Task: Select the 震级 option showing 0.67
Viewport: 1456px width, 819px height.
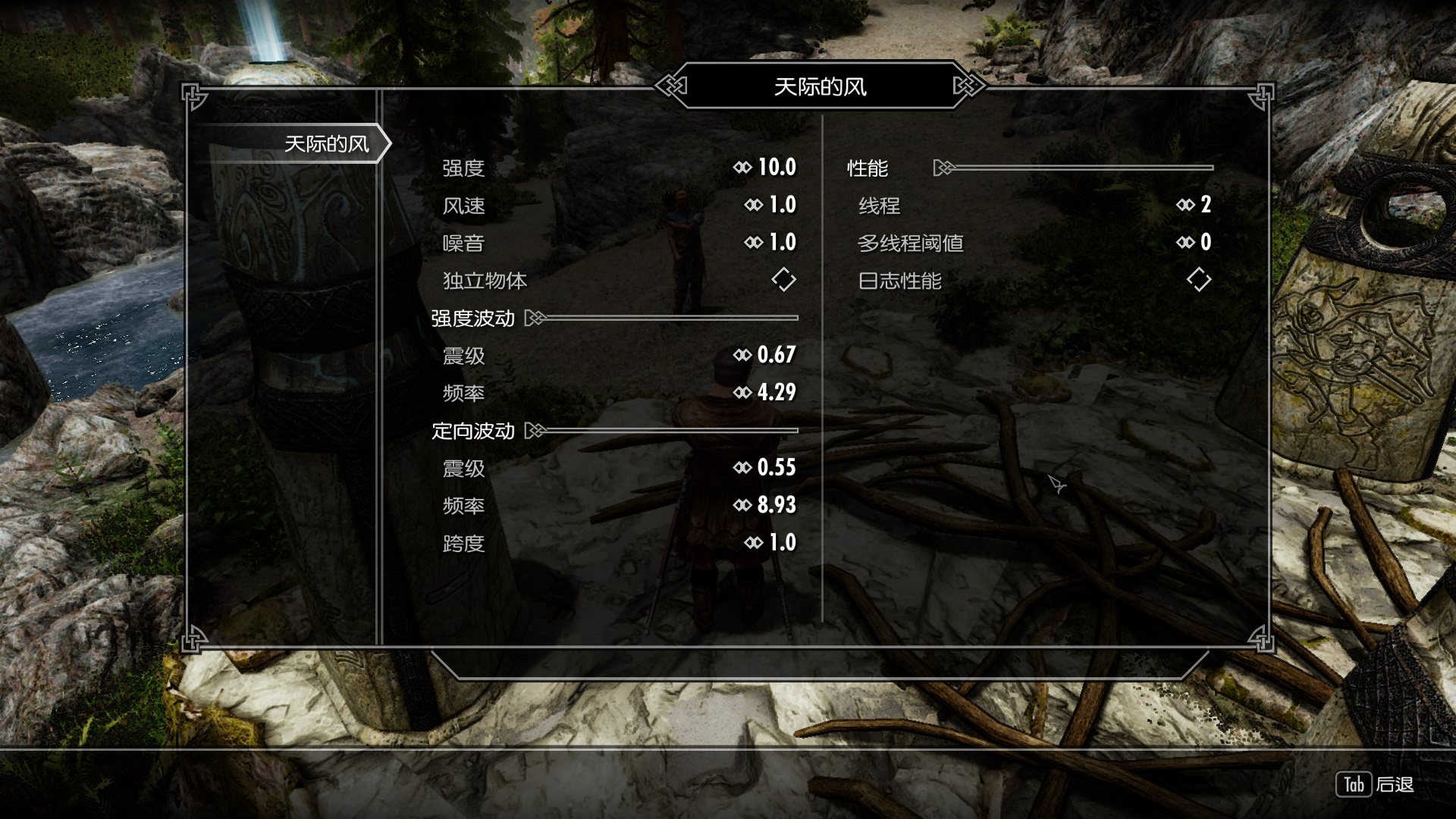Action: [x=618, y=356]
